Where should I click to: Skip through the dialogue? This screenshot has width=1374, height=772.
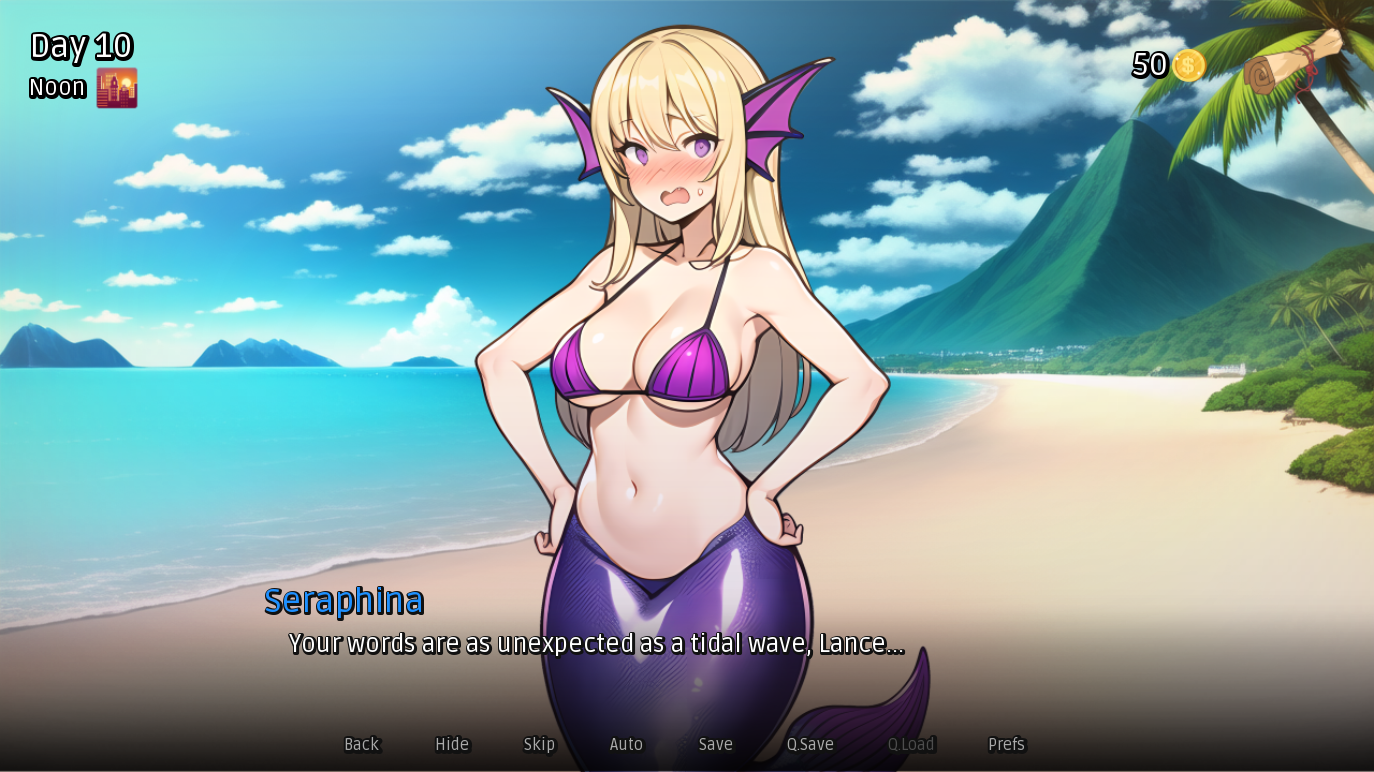click(x=539, y=744)
